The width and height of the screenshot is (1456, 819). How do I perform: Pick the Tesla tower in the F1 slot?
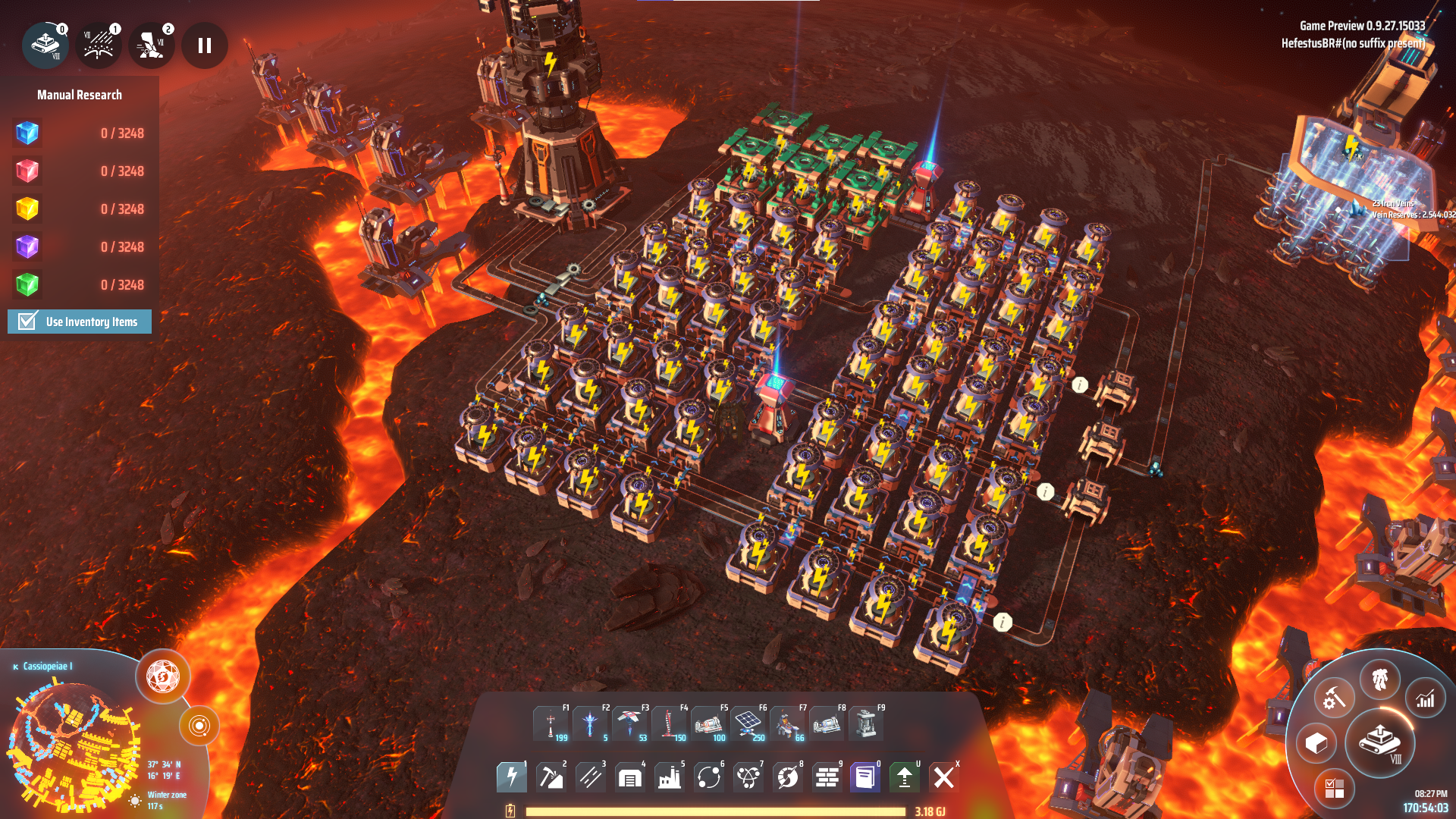551,724
